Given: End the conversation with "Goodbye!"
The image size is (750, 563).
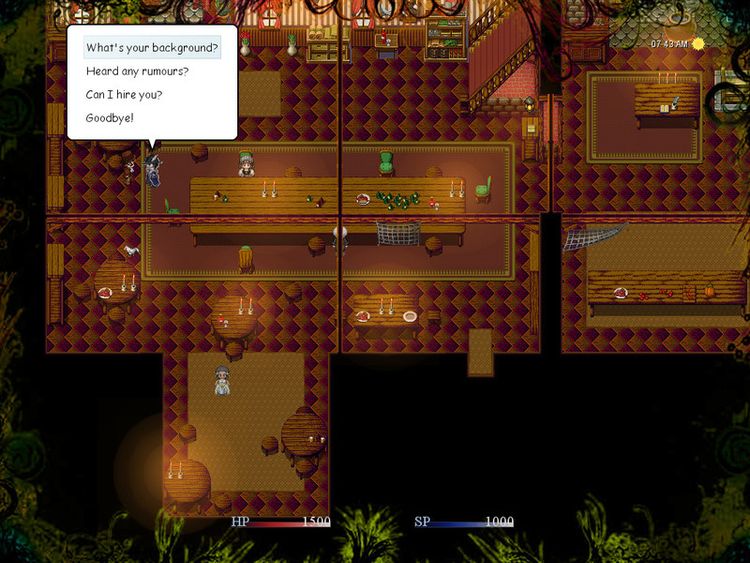Looking at the screenshot, I should [109, 118].
